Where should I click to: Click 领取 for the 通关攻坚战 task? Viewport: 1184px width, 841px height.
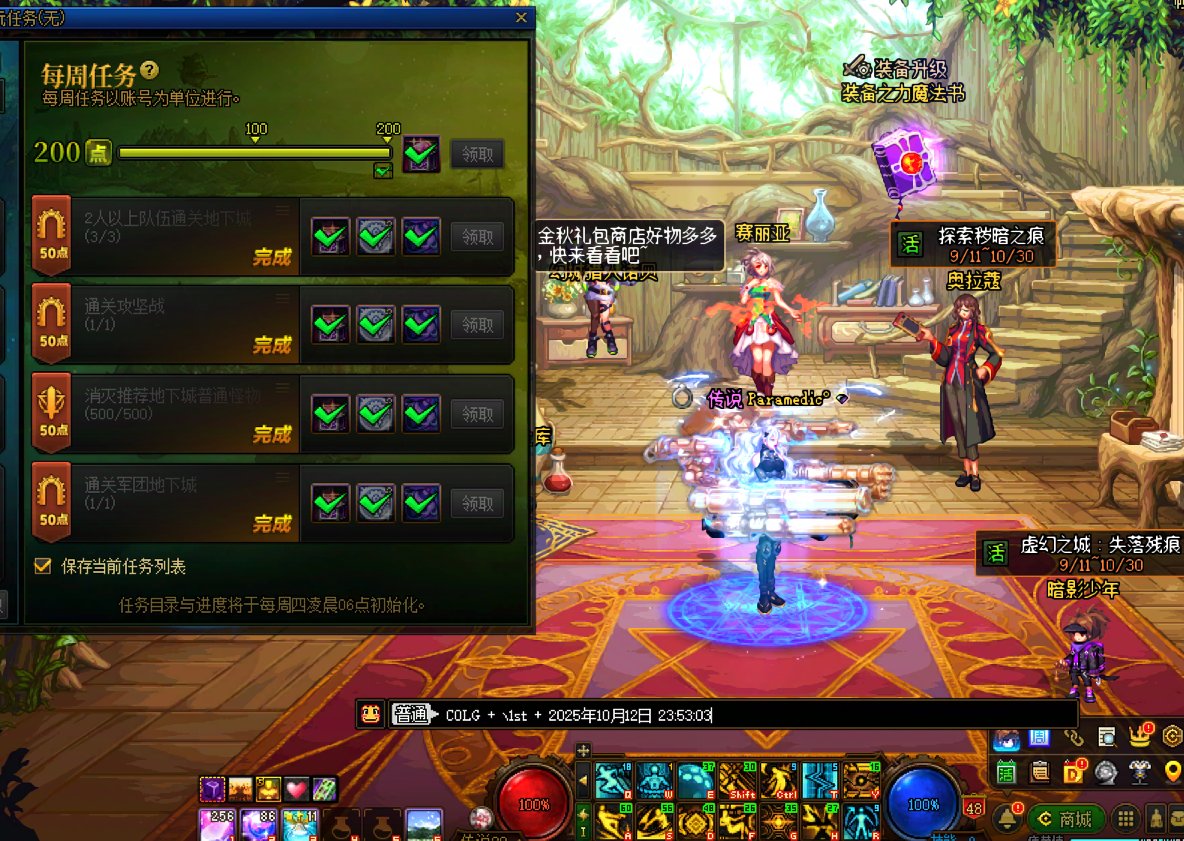(x=477, y=325)
